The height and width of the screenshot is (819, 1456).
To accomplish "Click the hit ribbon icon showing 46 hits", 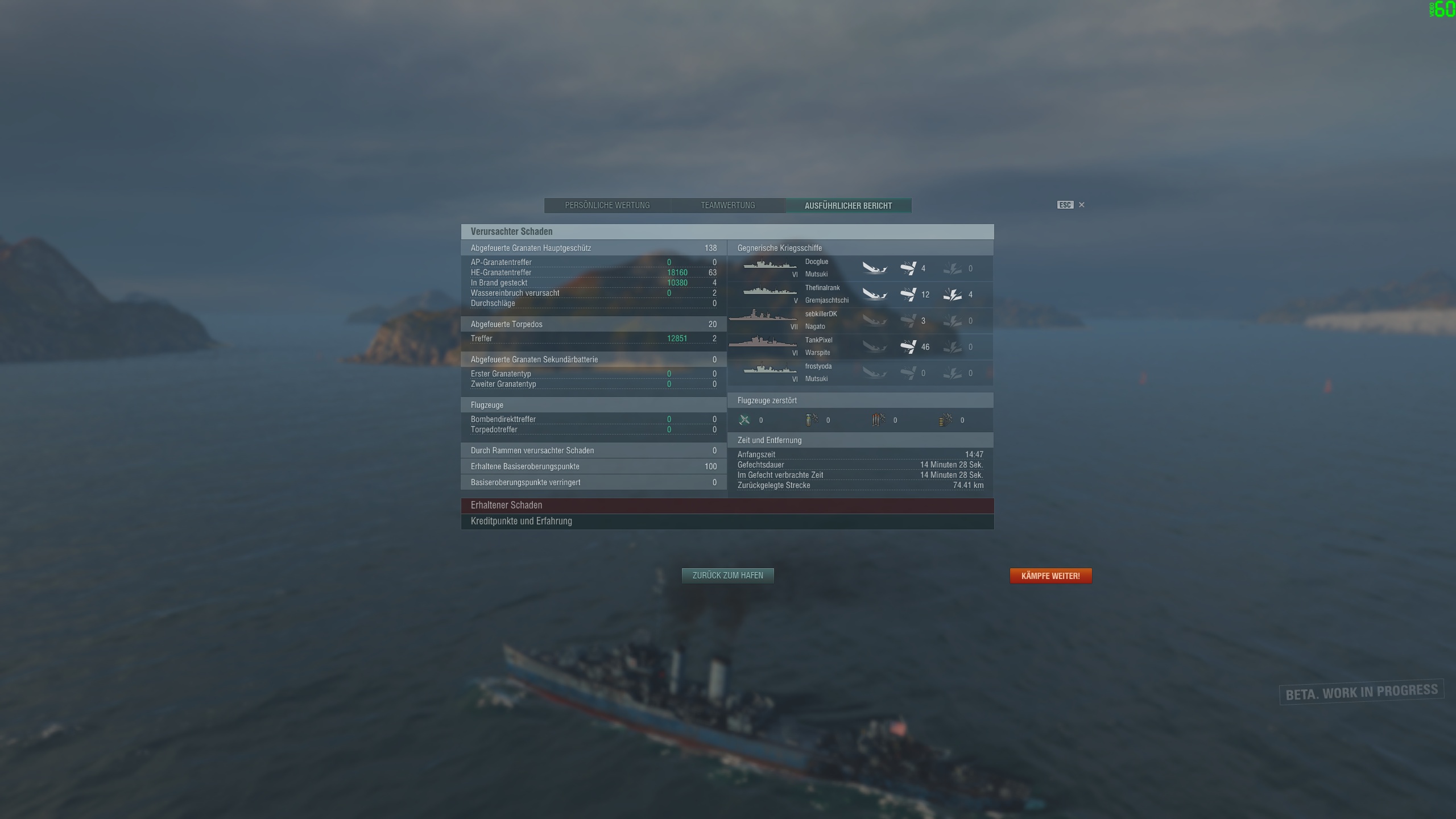I will [909, 346].
